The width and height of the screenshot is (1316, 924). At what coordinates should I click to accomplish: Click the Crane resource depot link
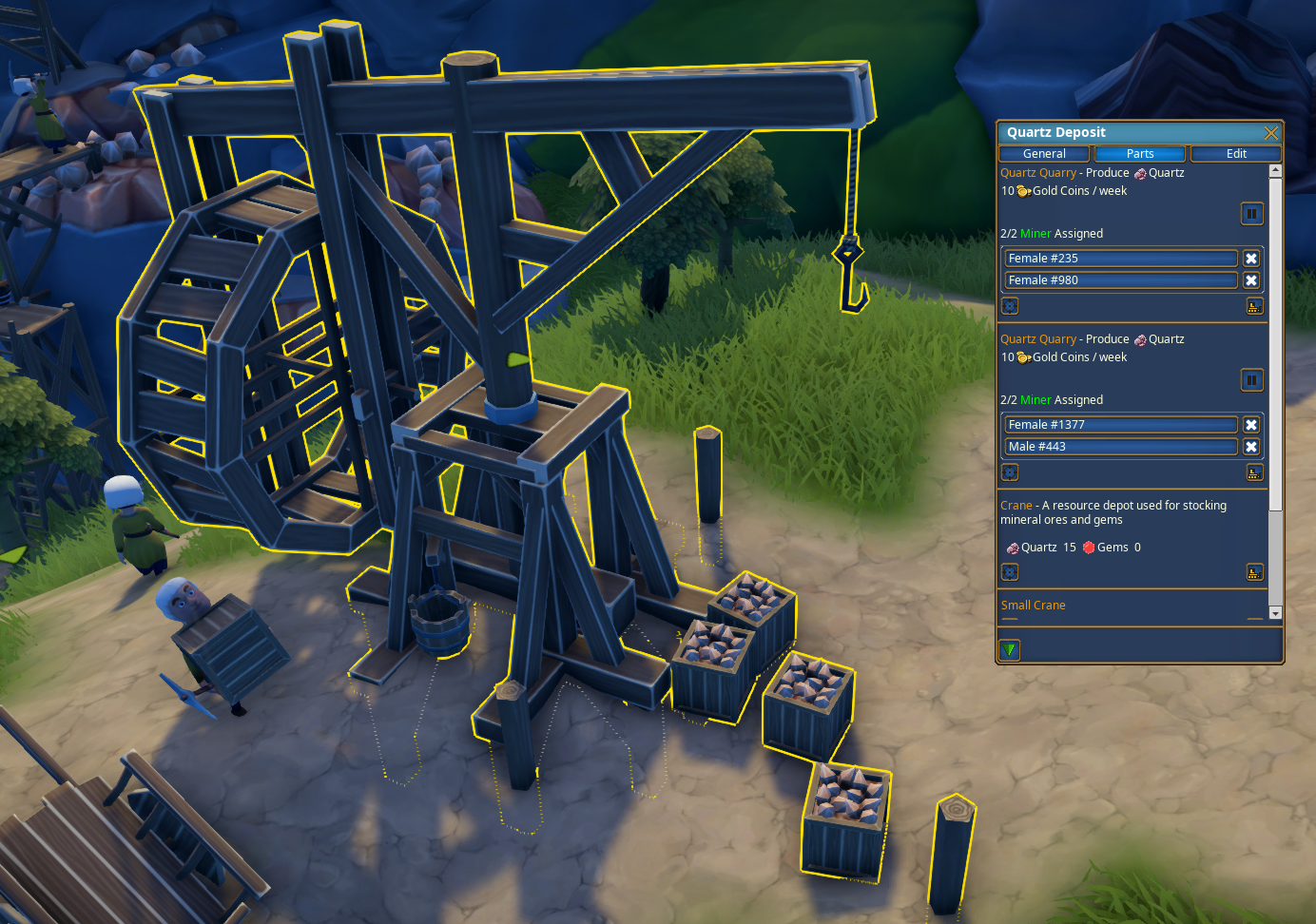pyautogui.click(x=1015, y=505)
